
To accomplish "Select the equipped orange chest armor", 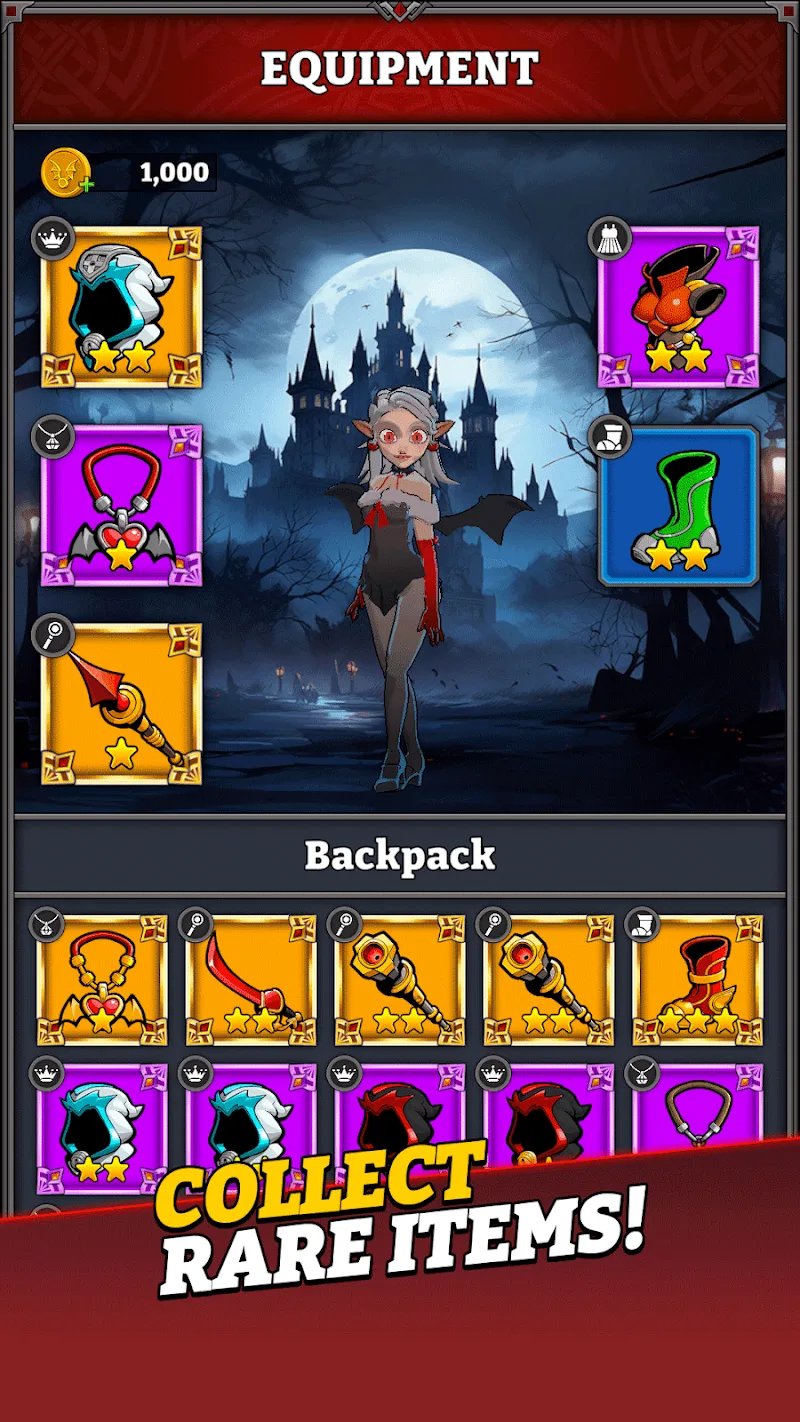I will [678, 307].
